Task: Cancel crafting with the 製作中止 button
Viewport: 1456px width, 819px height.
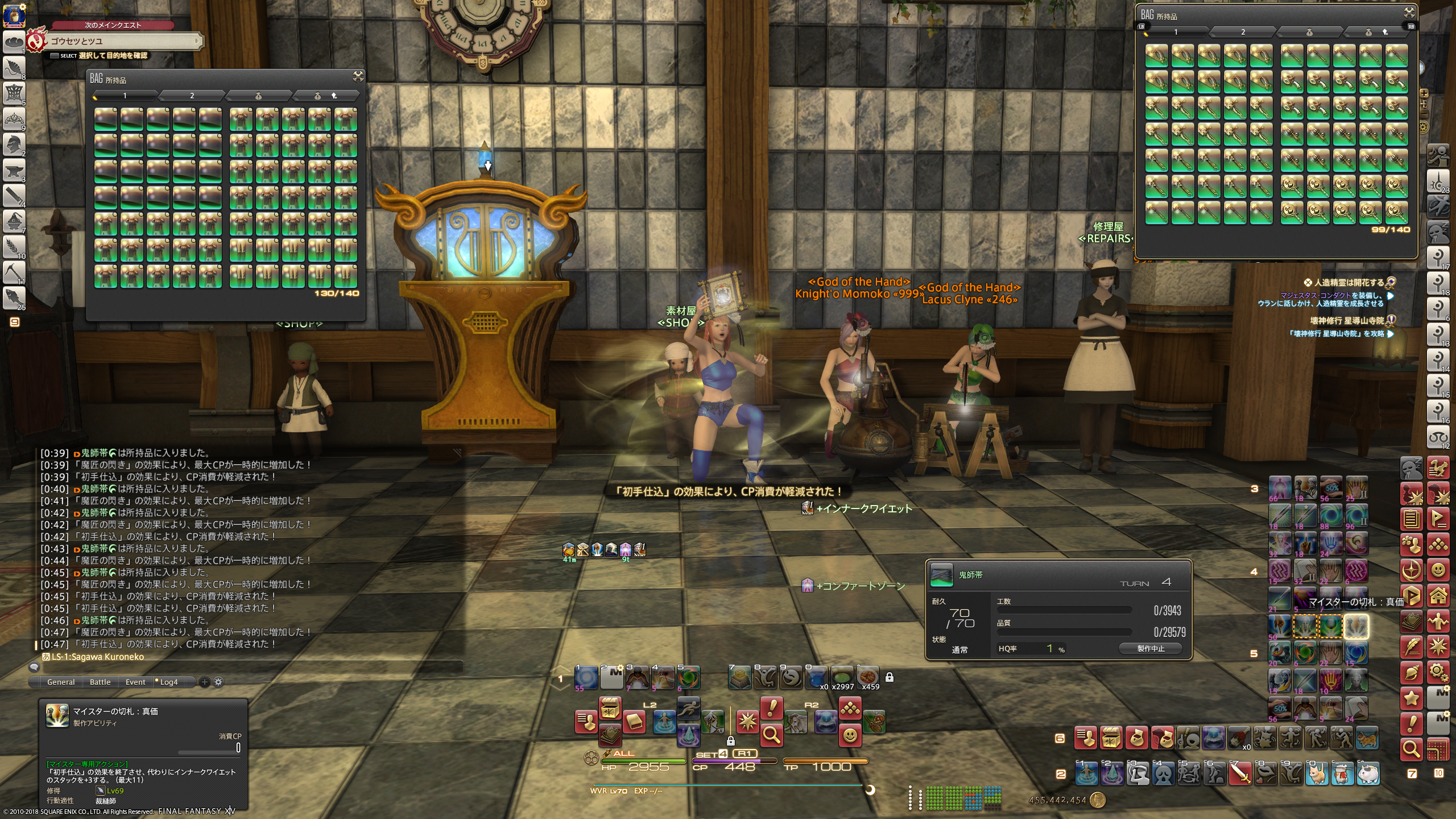Action: click(x=1151, y=648)
